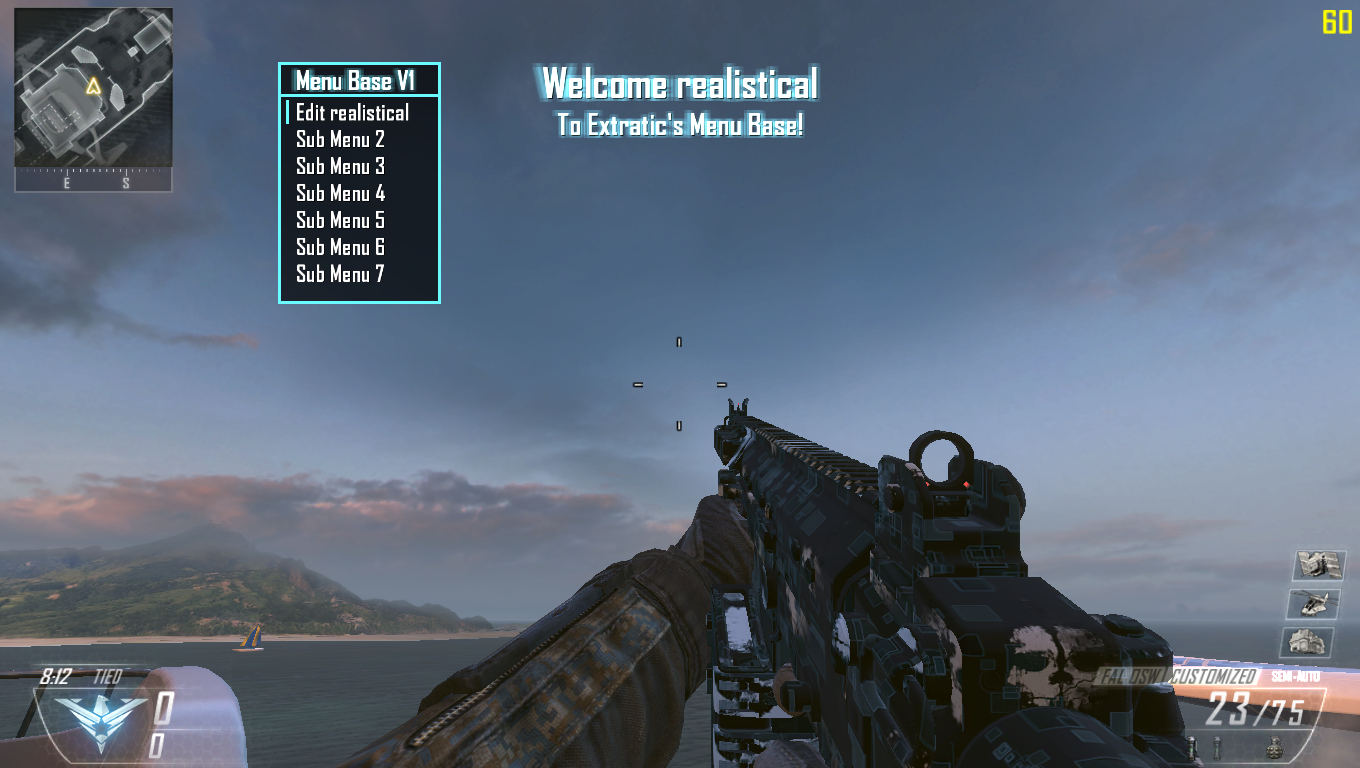Image resolution: width=1360 pixels, height=768 pixels.
Task: Open Sub Menu 7 entry
Action: tap(340, 275)
